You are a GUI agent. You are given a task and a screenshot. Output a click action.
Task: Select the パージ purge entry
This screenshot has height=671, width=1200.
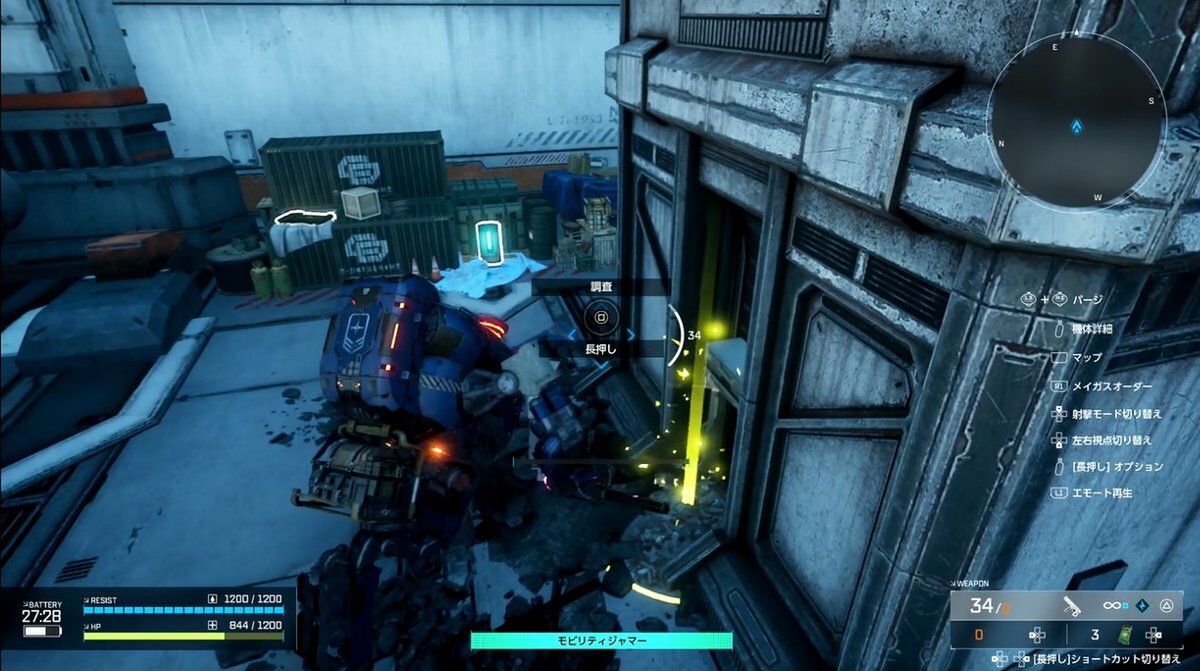click(1087, 299)
